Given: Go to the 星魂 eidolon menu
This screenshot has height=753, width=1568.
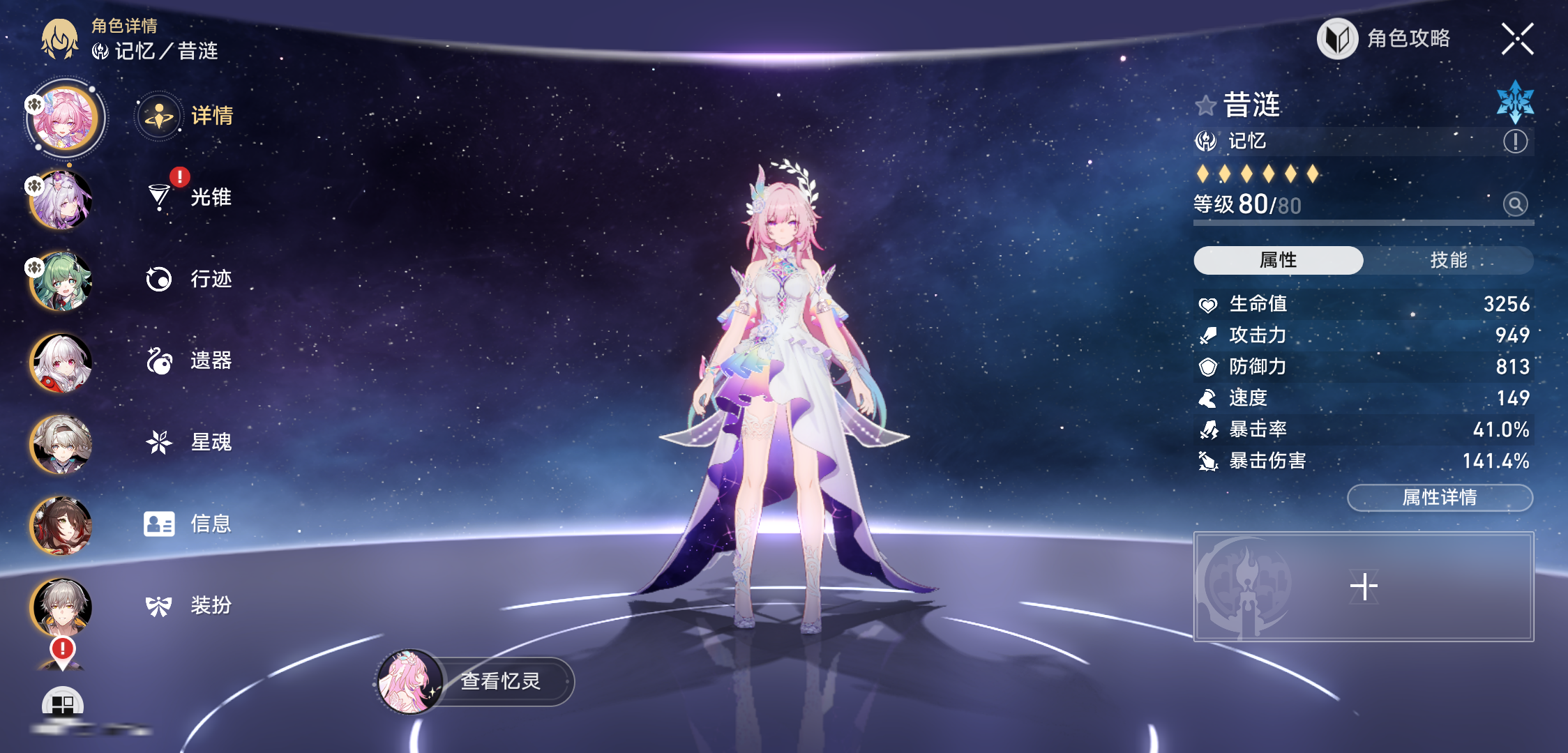Looking at the screenshot, I should [x=190, y=442].
